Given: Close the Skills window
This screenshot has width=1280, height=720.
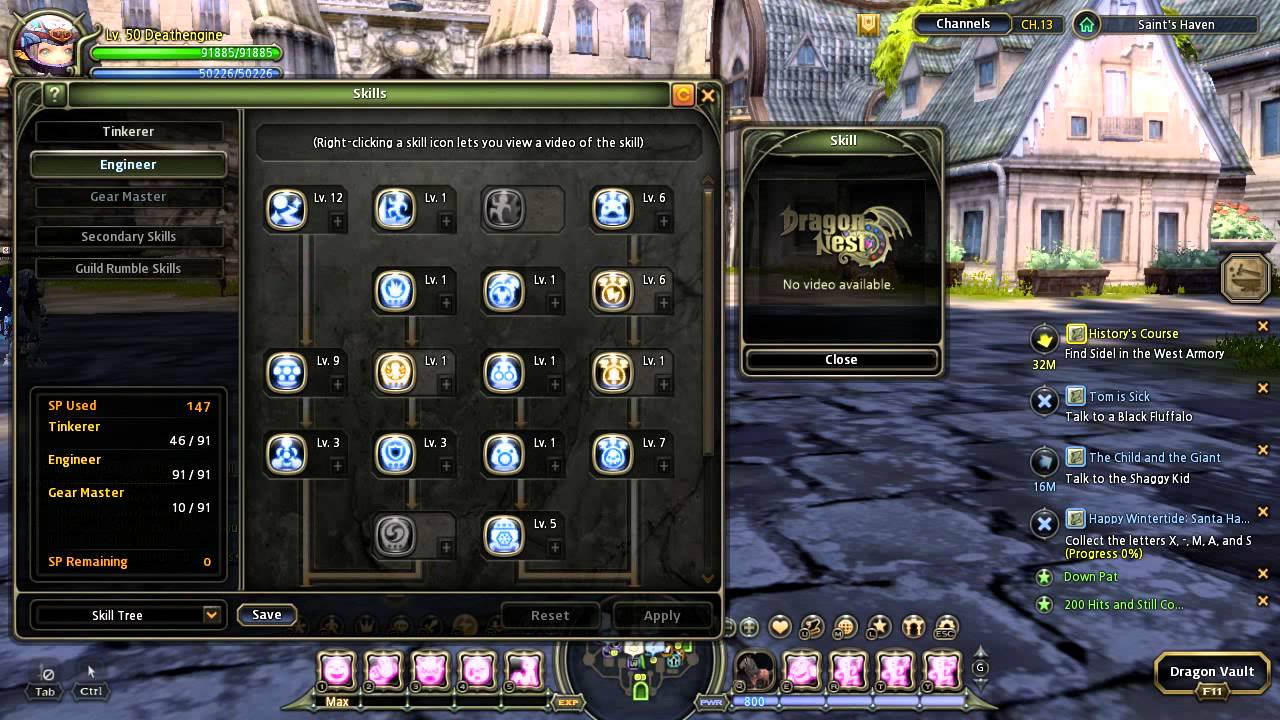Looking at the screenshot, I should click(x=708, y=95).
